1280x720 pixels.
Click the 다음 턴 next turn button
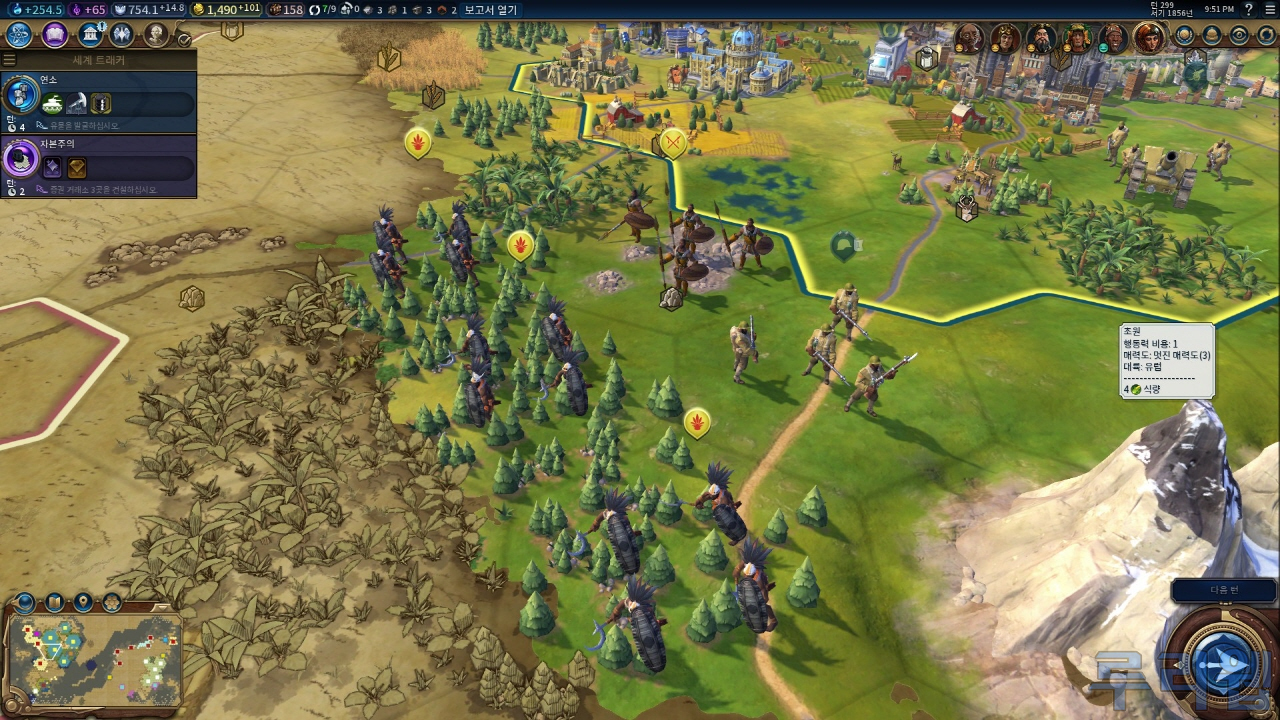coord(1224,590)
